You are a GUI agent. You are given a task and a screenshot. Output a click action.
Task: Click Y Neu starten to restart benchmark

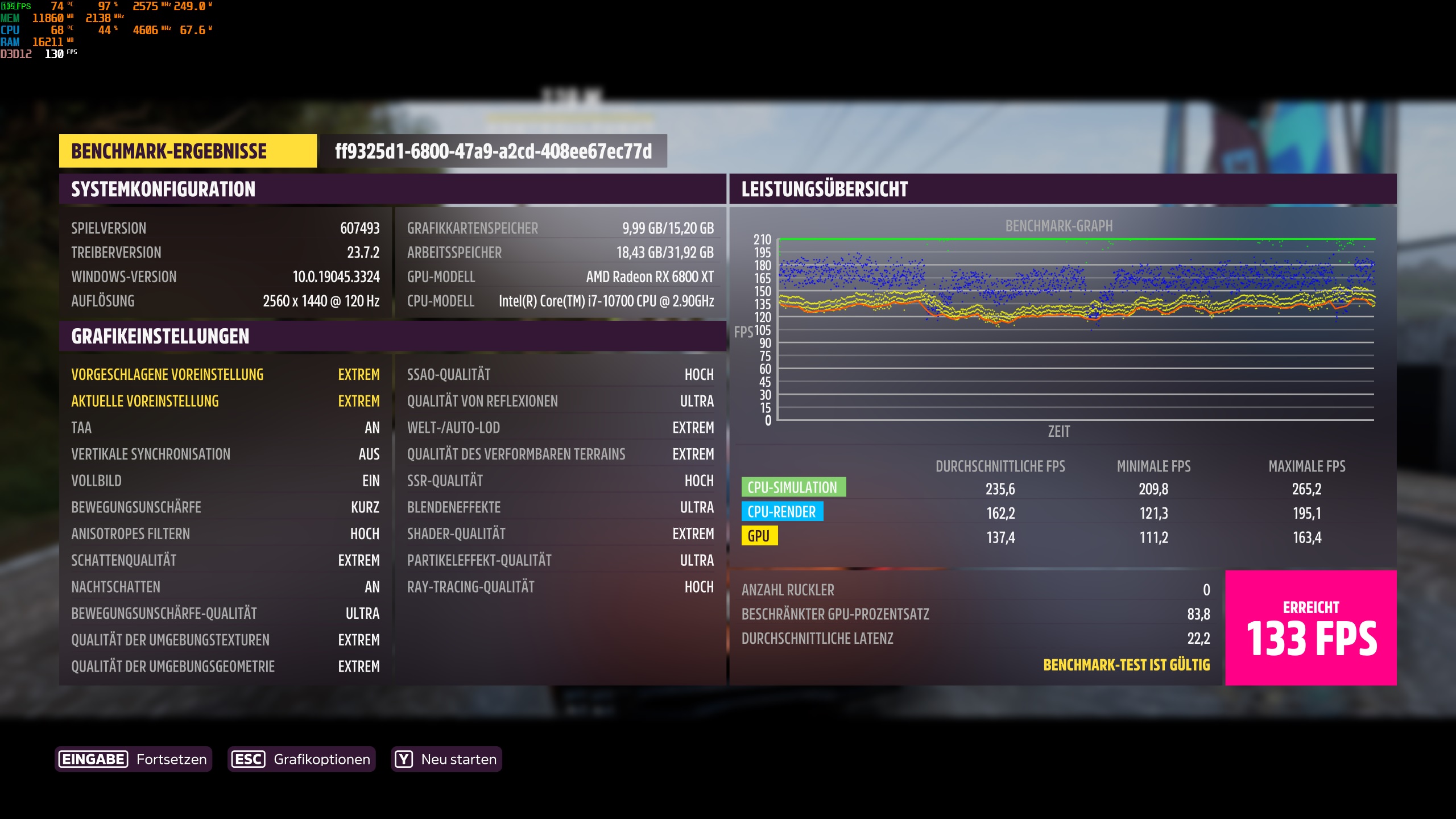pos(446,759)
